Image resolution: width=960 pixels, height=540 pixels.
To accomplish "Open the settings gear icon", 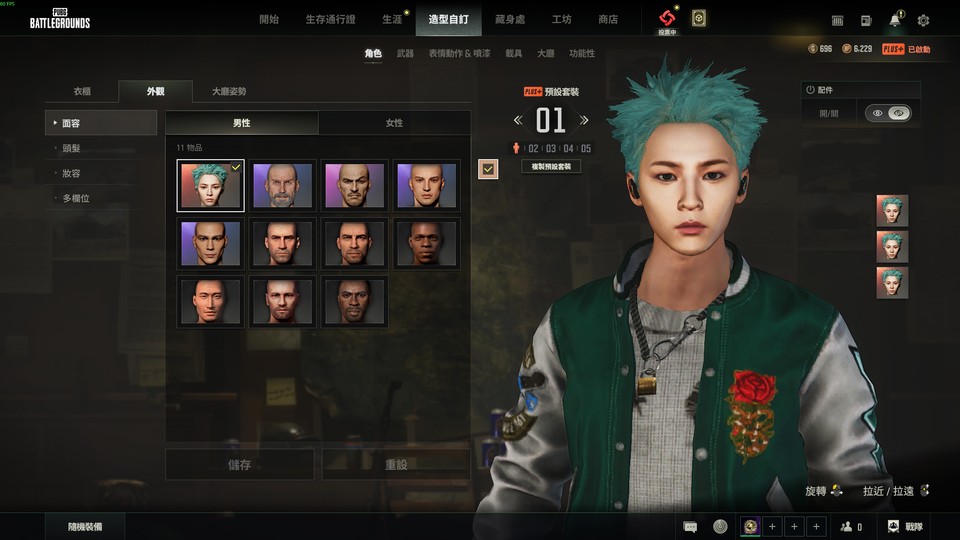I will coord(923,20).
